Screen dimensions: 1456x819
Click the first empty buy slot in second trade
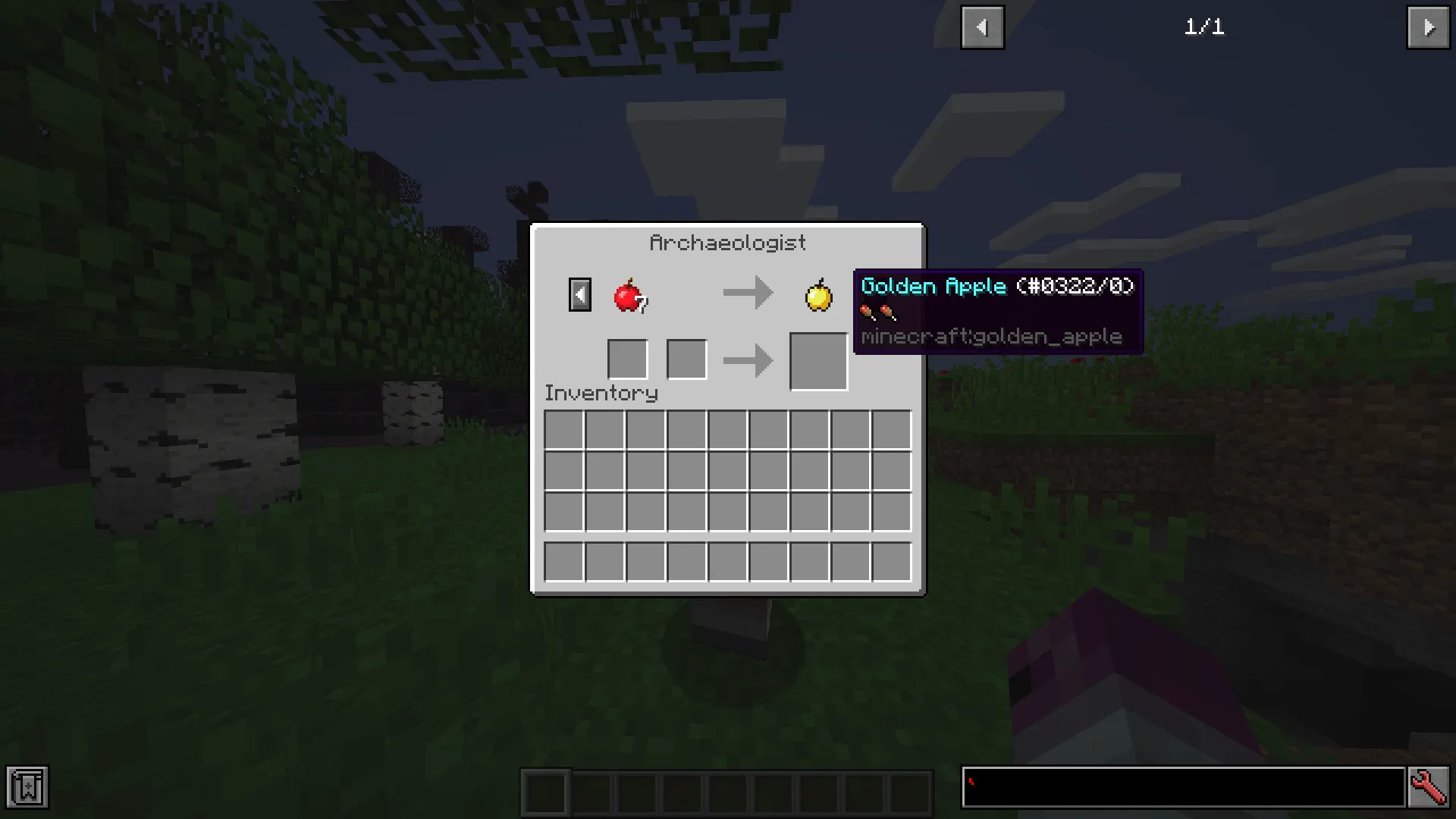tap(627, 359)
